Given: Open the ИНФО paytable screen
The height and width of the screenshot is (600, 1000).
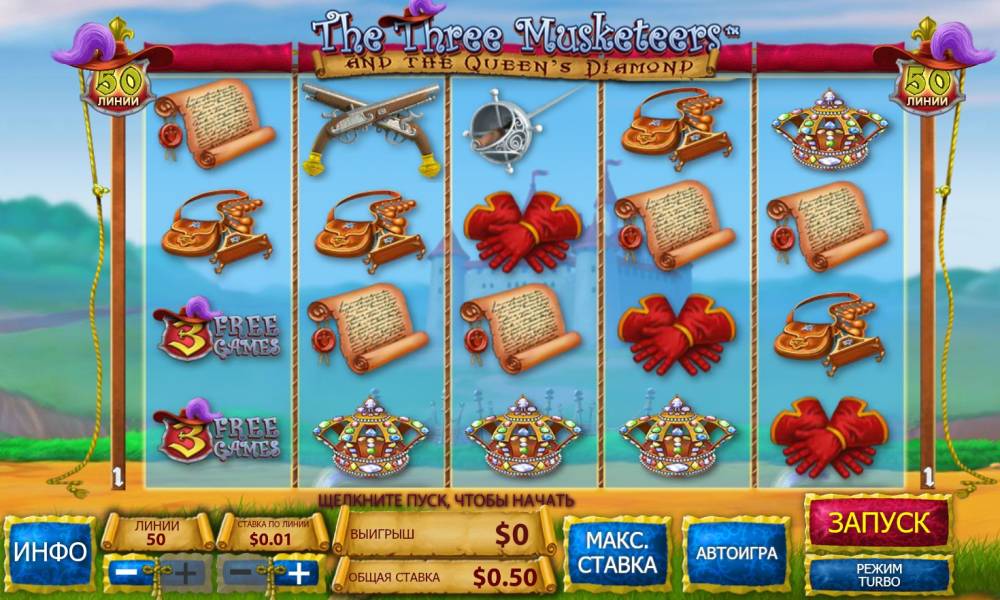Looking at the screenshot, I should (49, 552).
